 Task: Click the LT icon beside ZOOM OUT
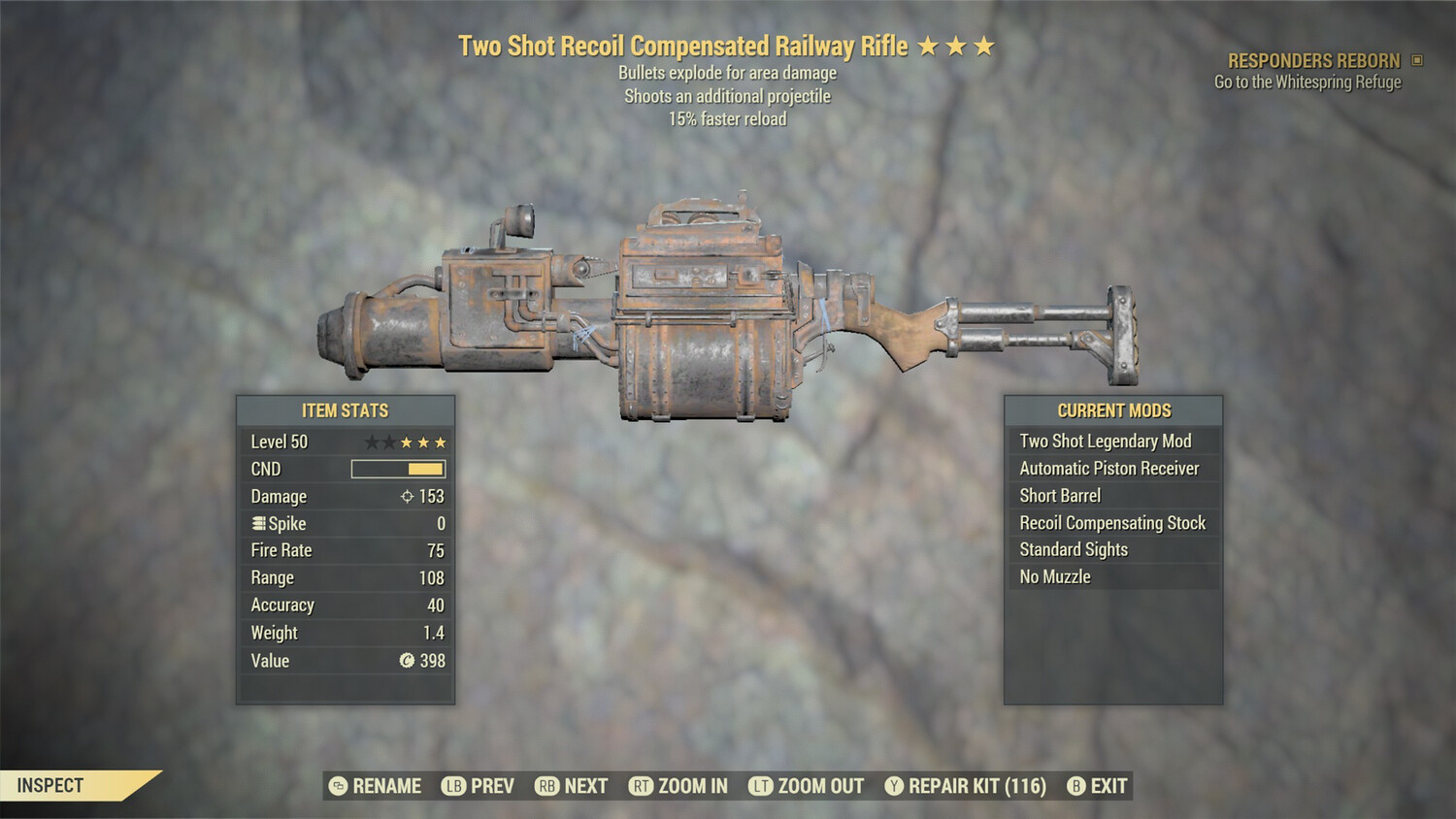(x=762, y=786)
